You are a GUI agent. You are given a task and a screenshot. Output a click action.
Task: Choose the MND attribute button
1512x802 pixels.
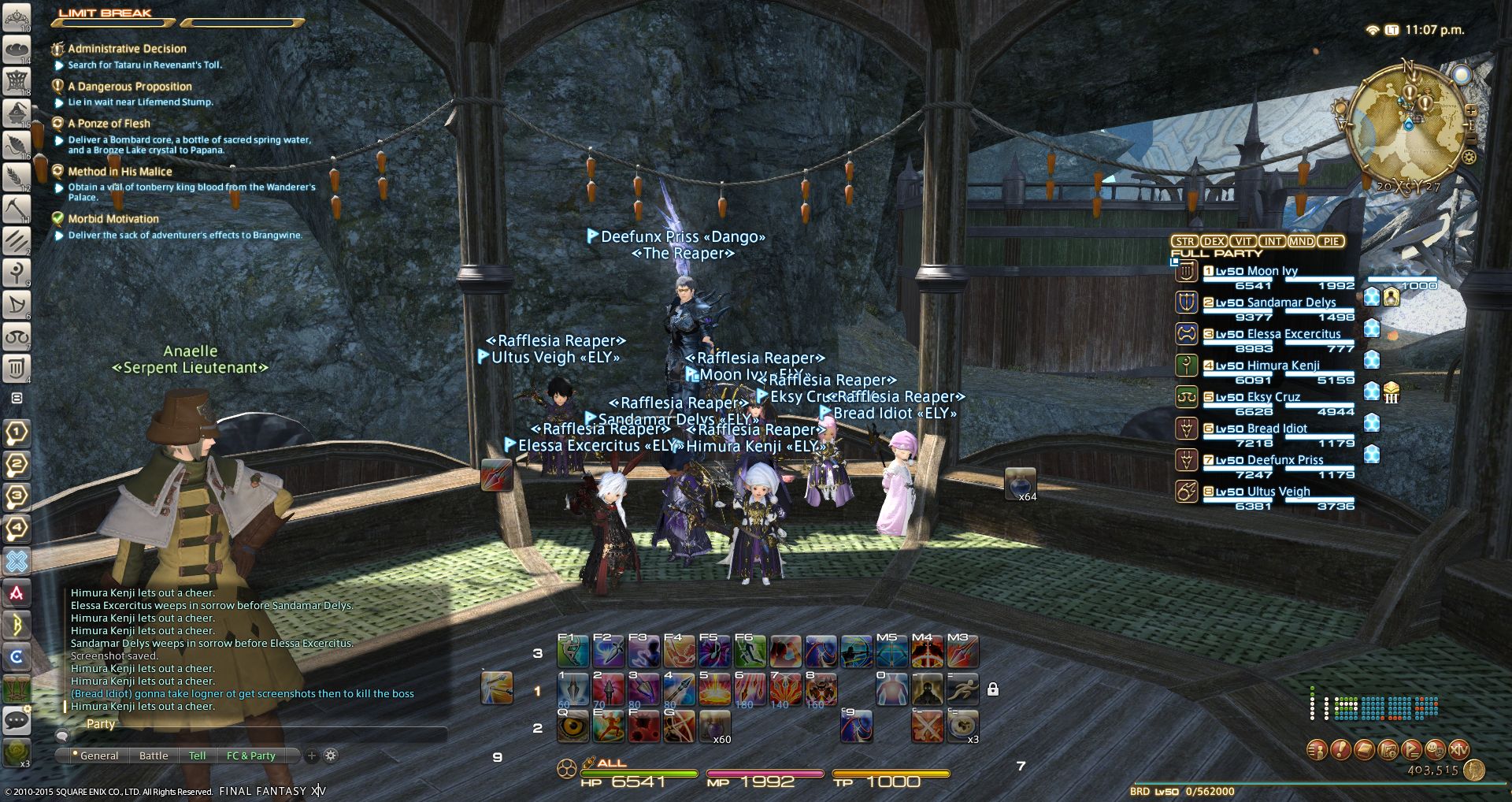point(1301,241)
